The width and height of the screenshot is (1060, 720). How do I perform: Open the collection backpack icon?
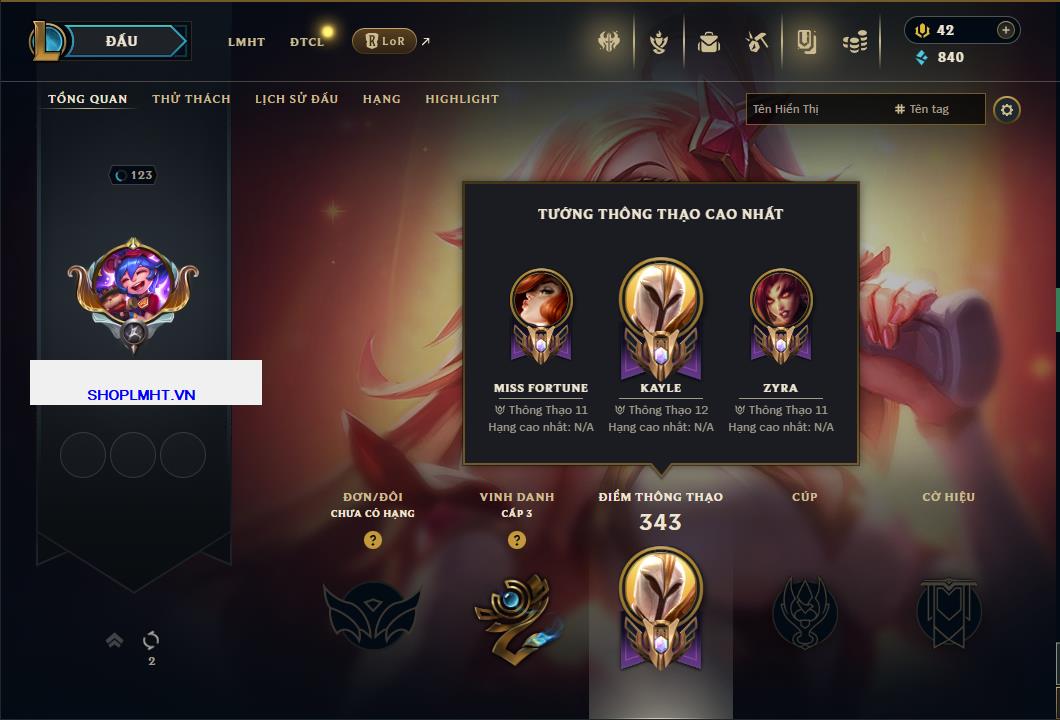tap(709, 42)
